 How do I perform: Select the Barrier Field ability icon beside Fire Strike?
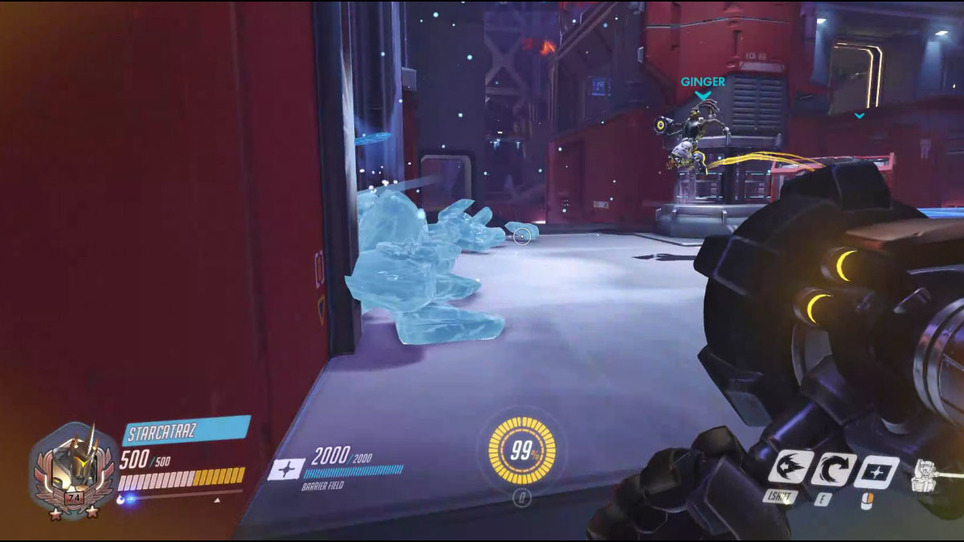click(x=876, y=469)
